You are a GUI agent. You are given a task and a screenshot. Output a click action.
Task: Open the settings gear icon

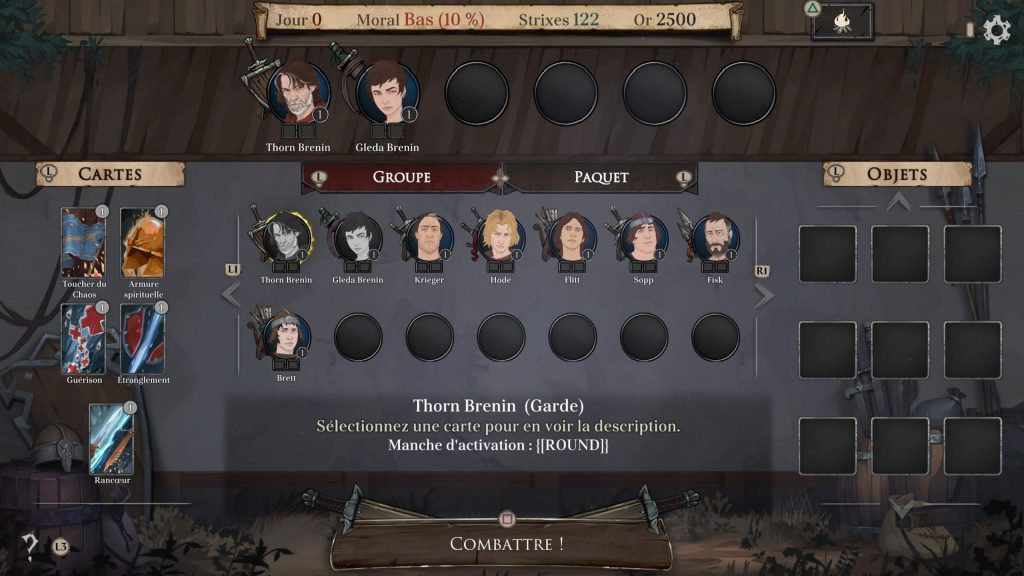tap(997, 30)
